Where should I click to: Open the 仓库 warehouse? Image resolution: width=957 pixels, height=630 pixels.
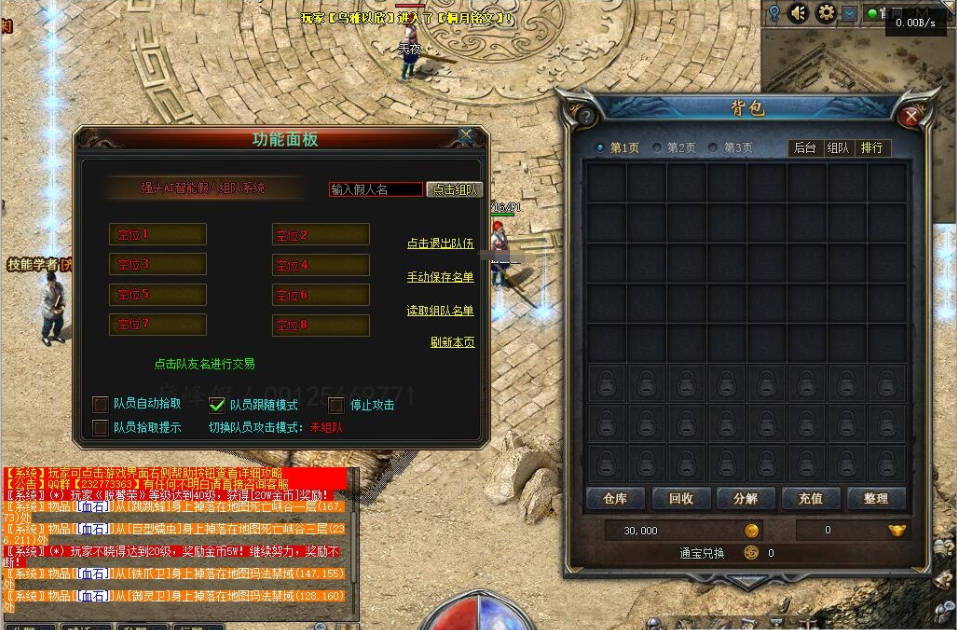click(x=614, y=498)
